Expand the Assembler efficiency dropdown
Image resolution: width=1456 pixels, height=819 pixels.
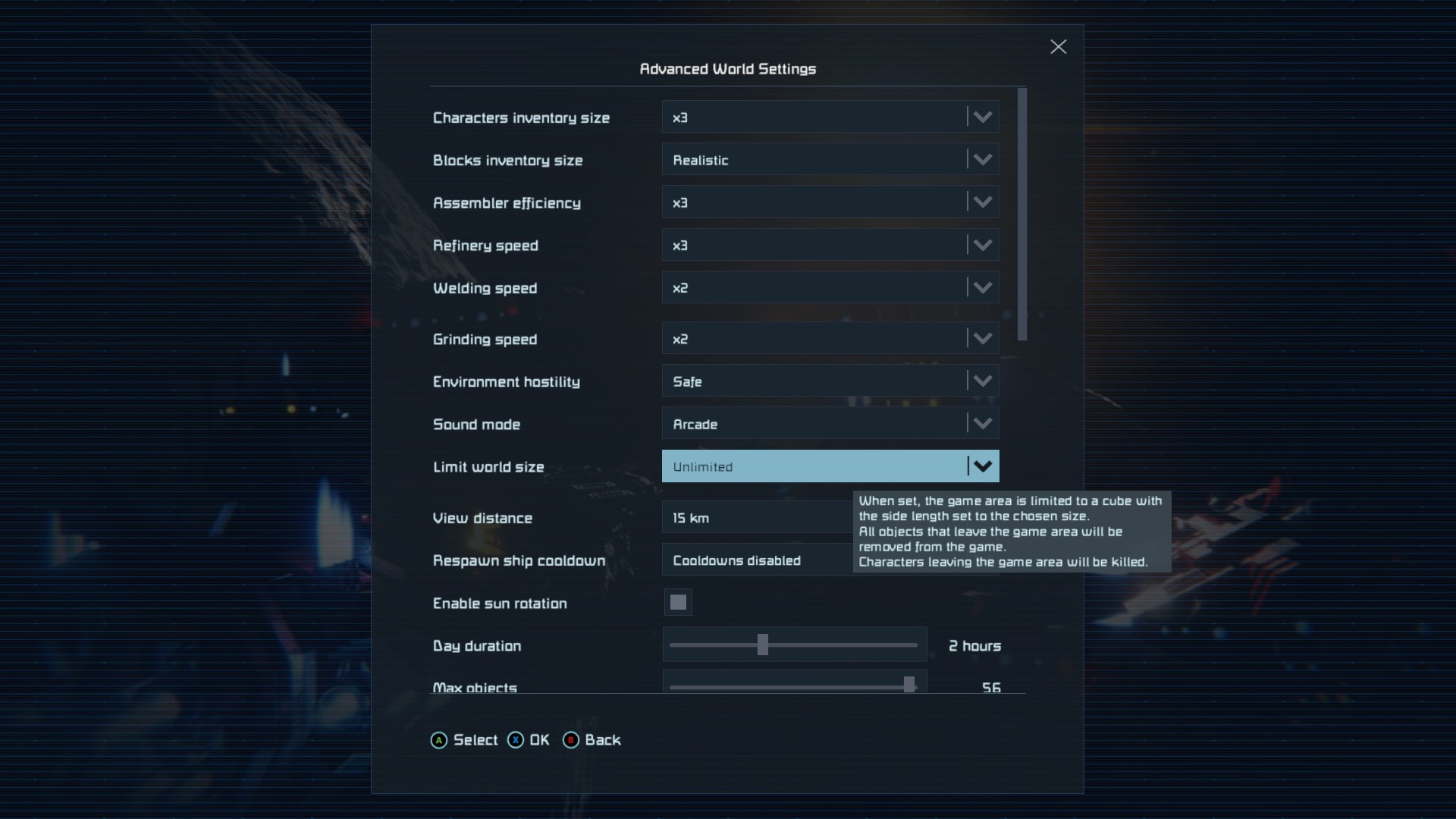coord(830,202)
